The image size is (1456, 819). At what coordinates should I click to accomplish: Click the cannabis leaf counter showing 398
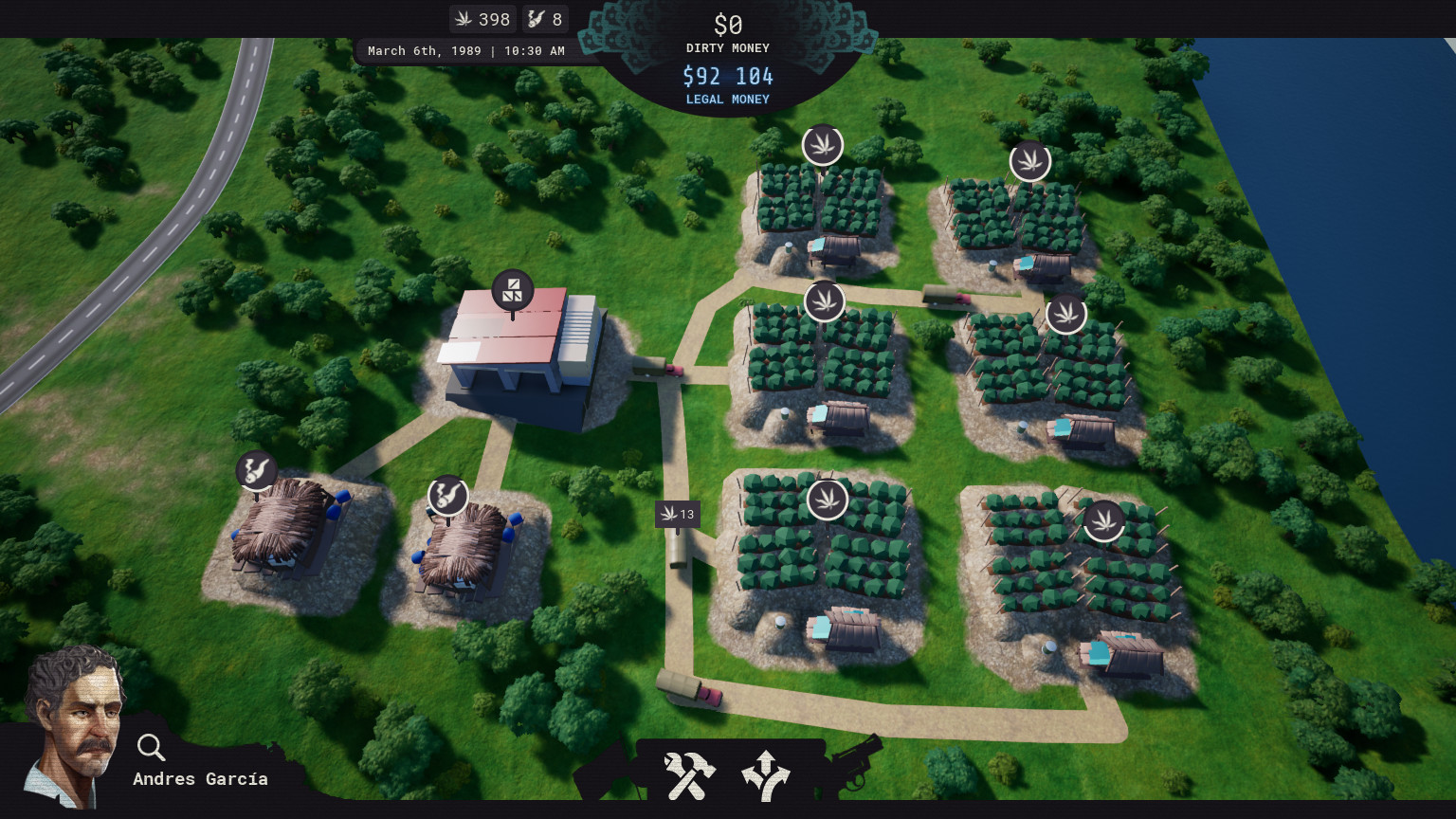coord(482,18)
